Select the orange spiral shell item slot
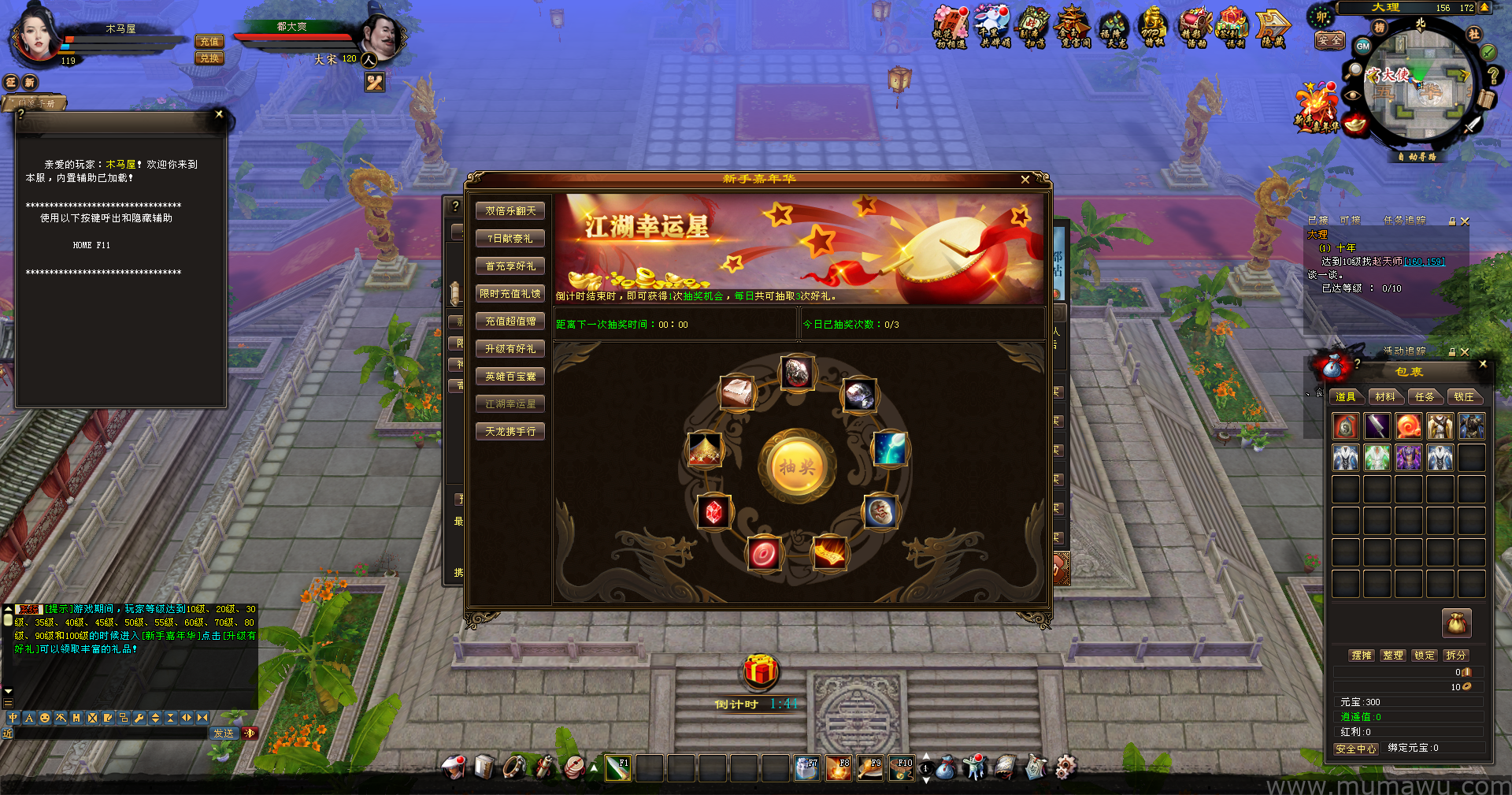This screenshot has height=795, width=1512. point(1408,426)
